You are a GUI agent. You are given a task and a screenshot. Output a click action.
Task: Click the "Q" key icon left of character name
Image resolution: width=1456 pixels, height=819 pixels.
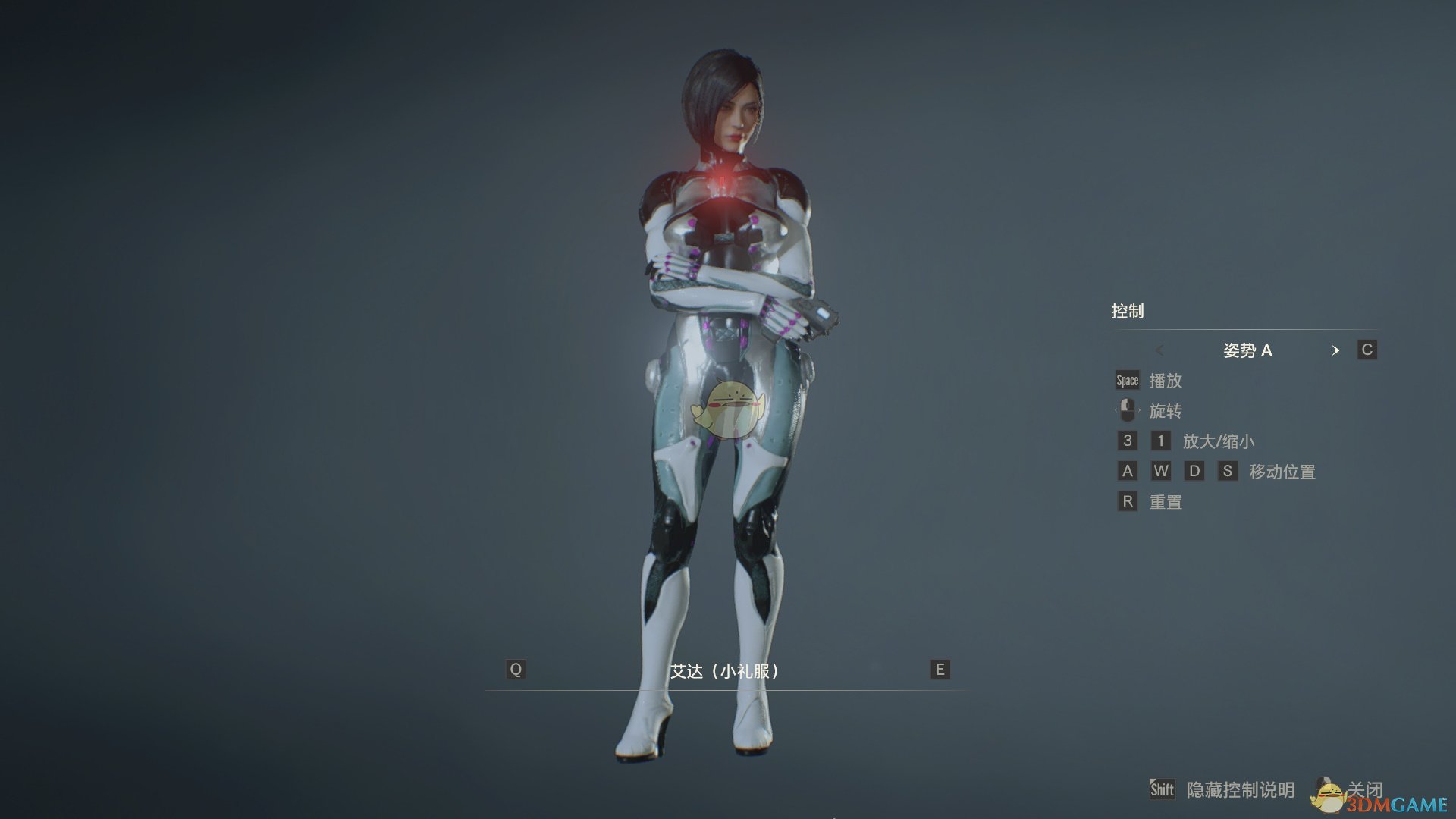tap(516, 670)
